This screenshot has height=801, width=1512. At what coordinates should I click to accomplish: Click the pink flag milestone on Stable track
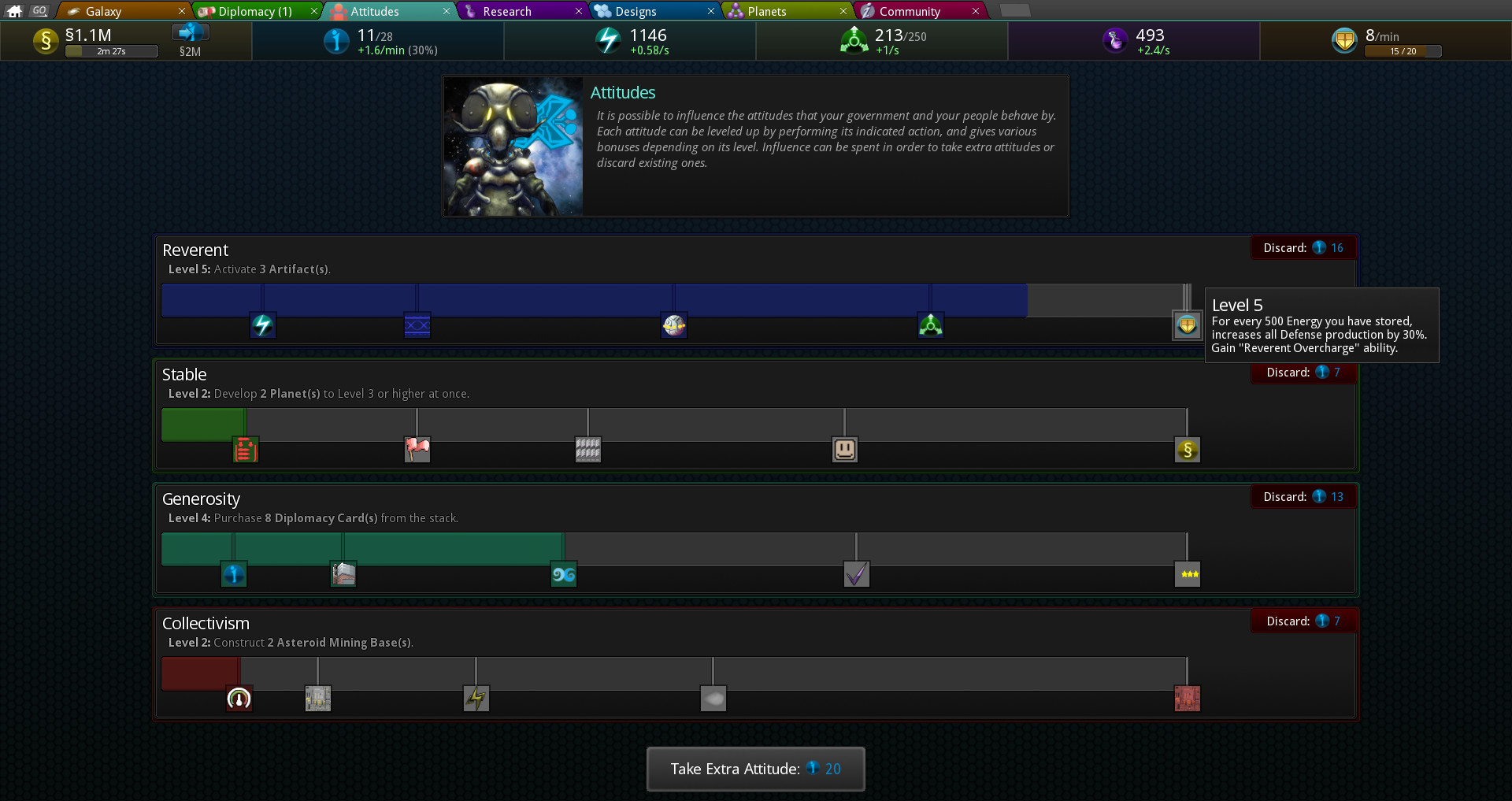417,450
